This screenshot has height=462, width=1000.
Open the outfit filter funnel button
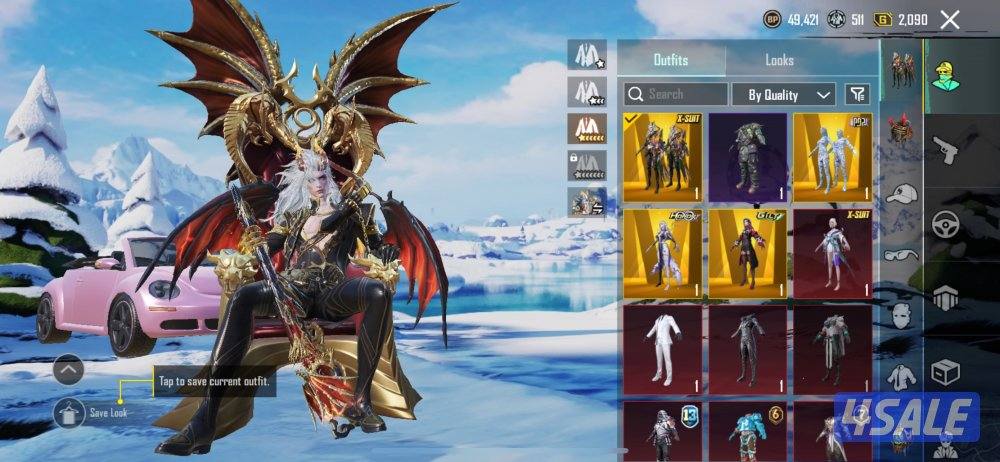click(857, 94)
